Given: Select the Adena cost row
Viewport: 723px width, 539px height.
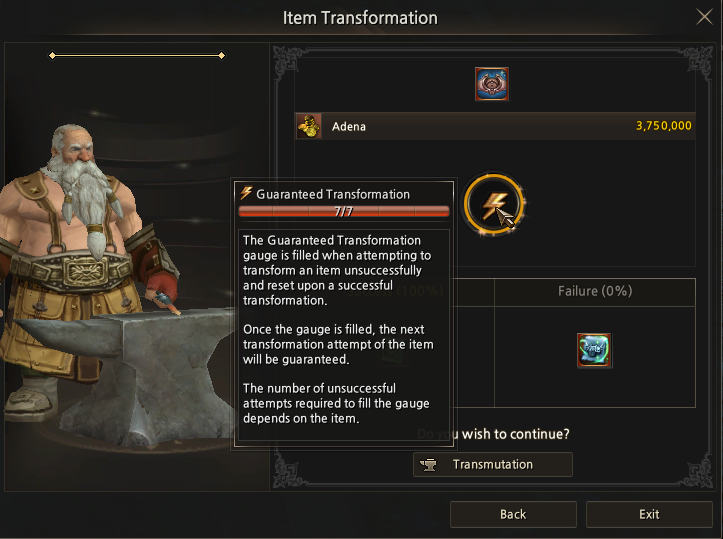Looking at the screenshot, I should [x=494, y=126].
